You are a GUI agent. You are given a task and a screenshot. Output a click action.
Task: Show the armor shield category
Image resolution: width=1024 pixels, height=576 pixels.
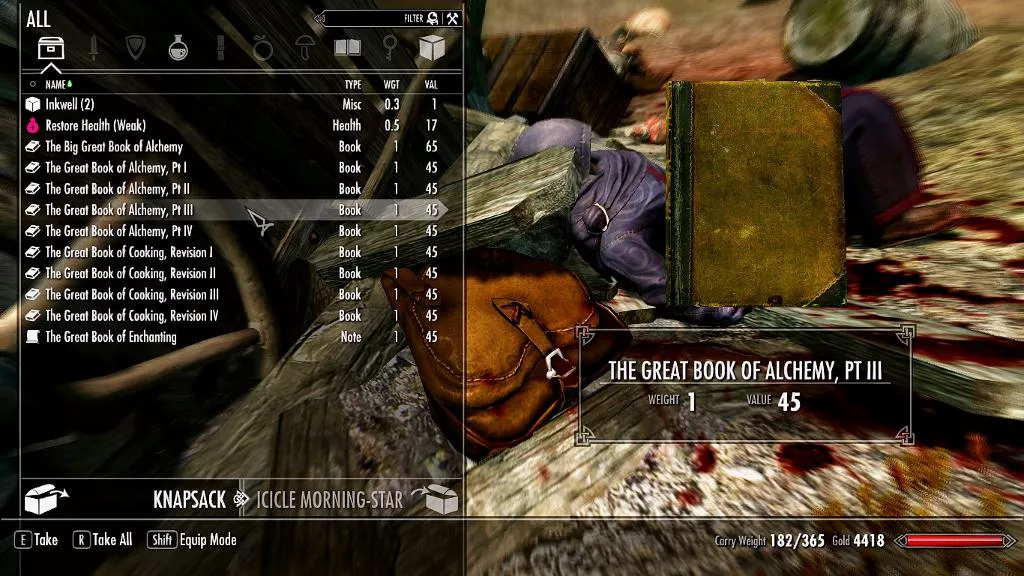(135, 47)
